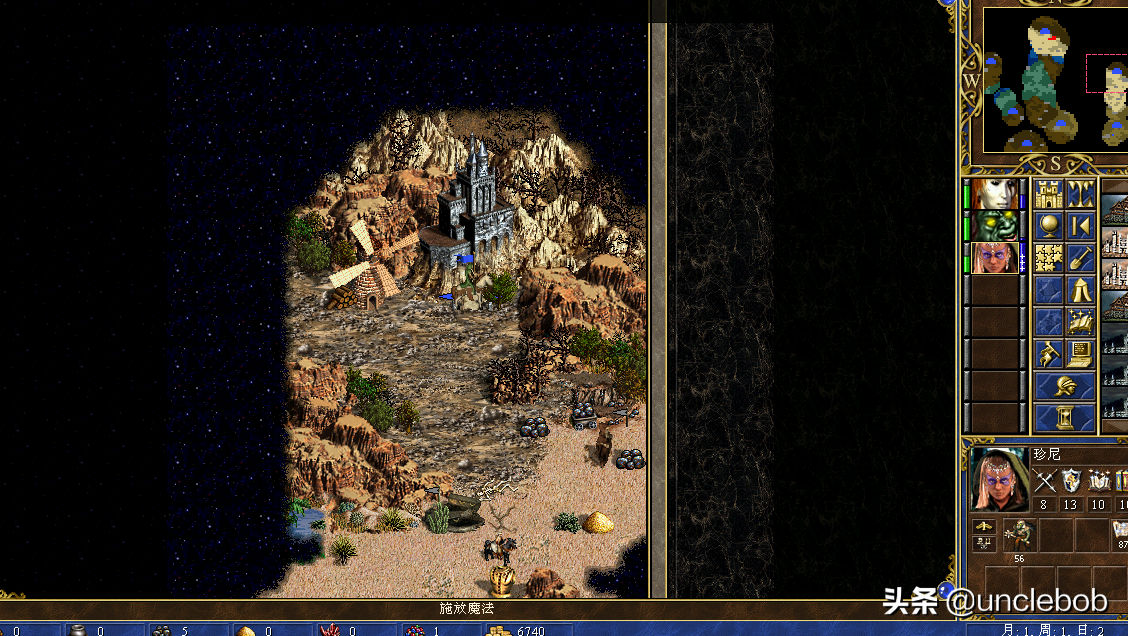Viewport: 1128px width, 636px height.
Task: End the turn with the hourglass button
Action: (1064, 417)
